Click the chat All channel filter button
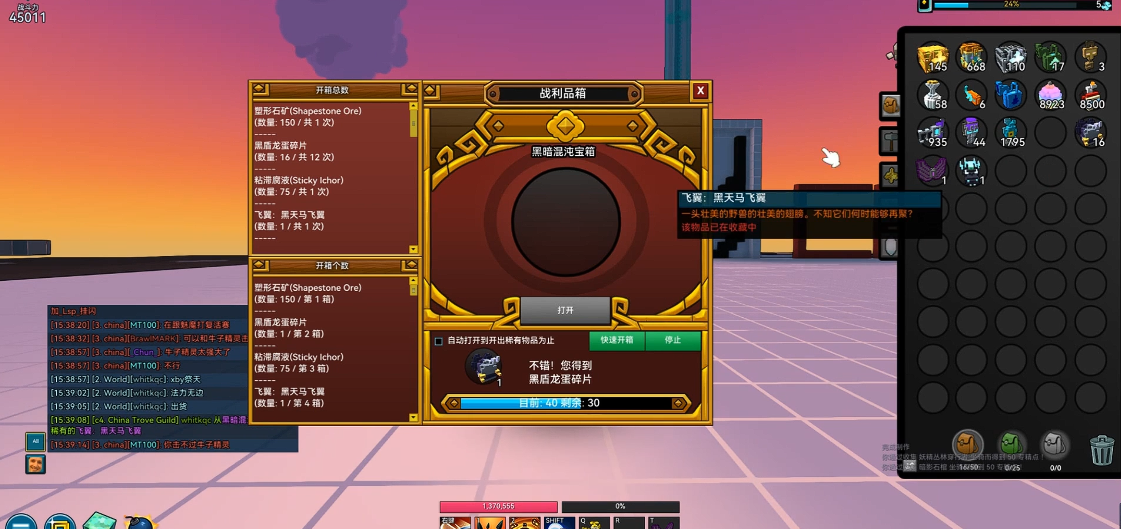Viewport: 1121px width, 529px height. tap(35, 441)
